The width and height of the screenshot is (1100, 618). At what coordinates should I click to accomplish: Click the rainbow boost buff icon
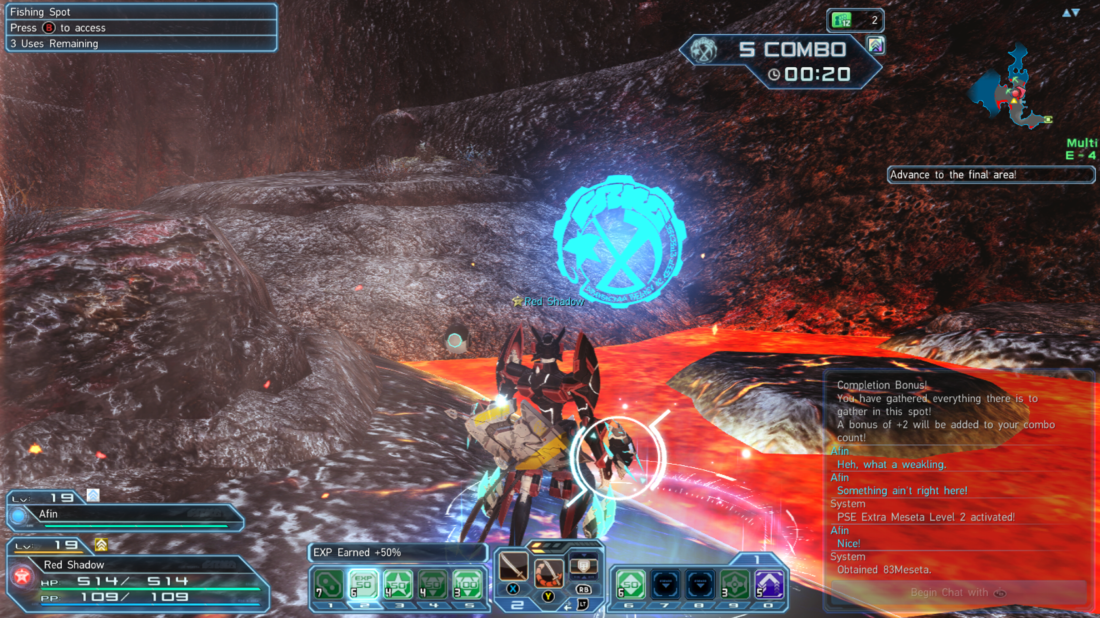pos(876,45)
